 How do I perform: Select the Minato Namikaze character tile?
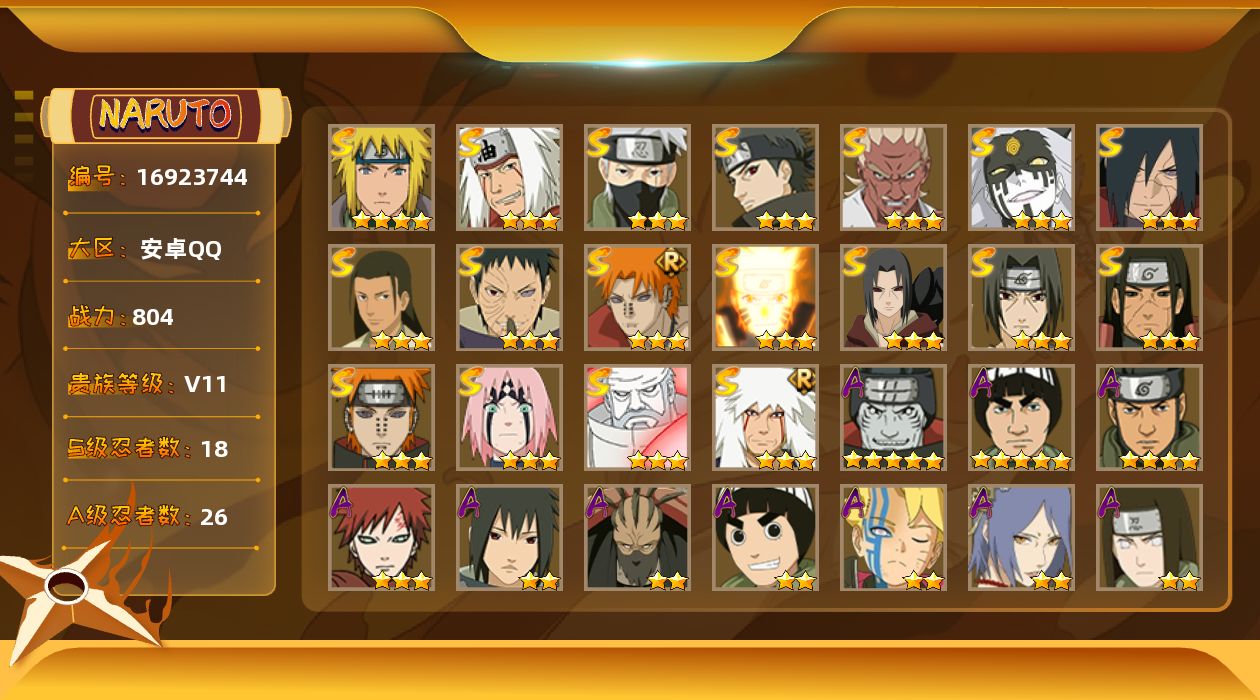coord(381,178)
